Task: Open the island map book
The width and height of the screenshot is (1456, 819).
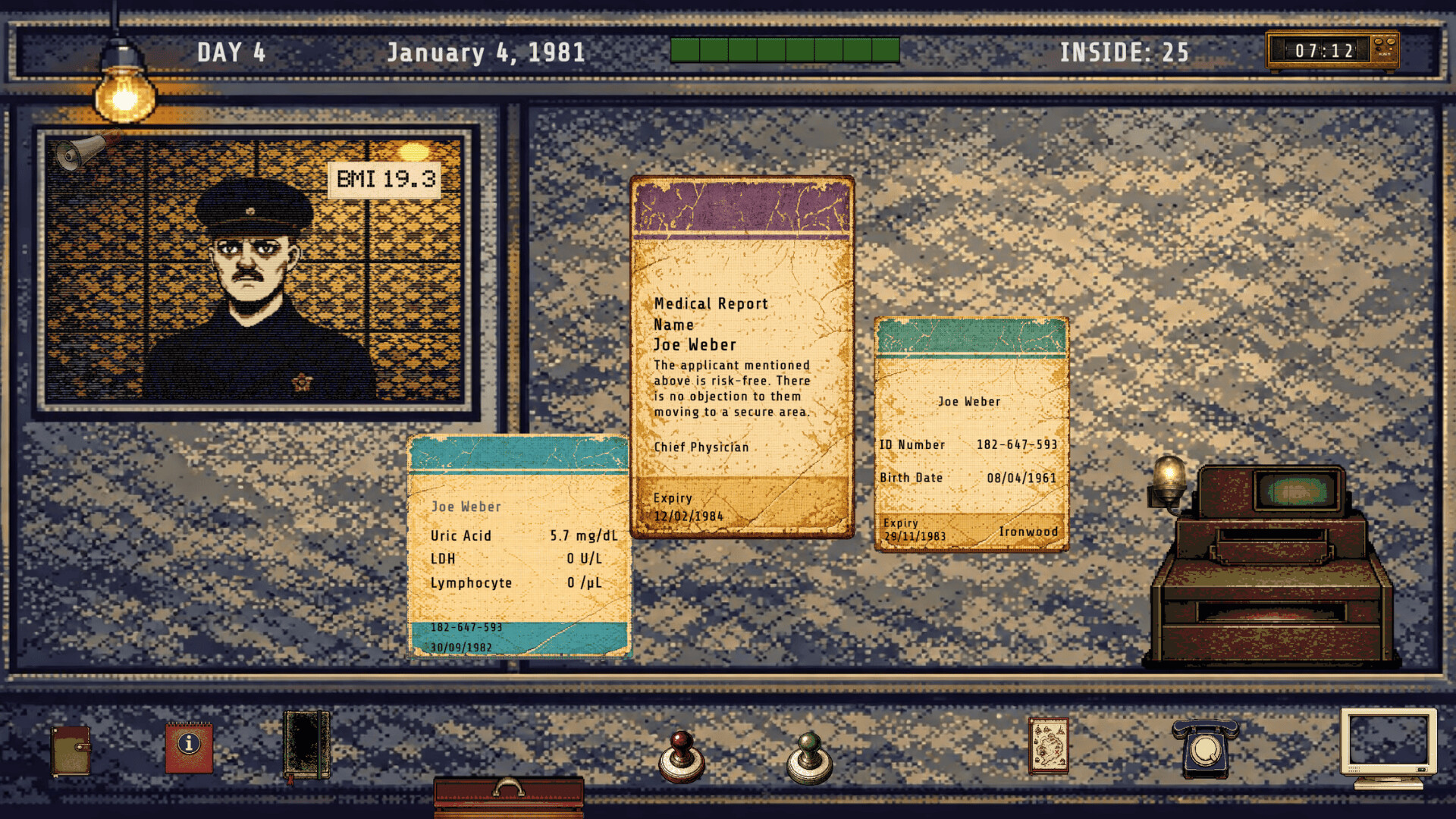Action: (x=1049, y=747)
